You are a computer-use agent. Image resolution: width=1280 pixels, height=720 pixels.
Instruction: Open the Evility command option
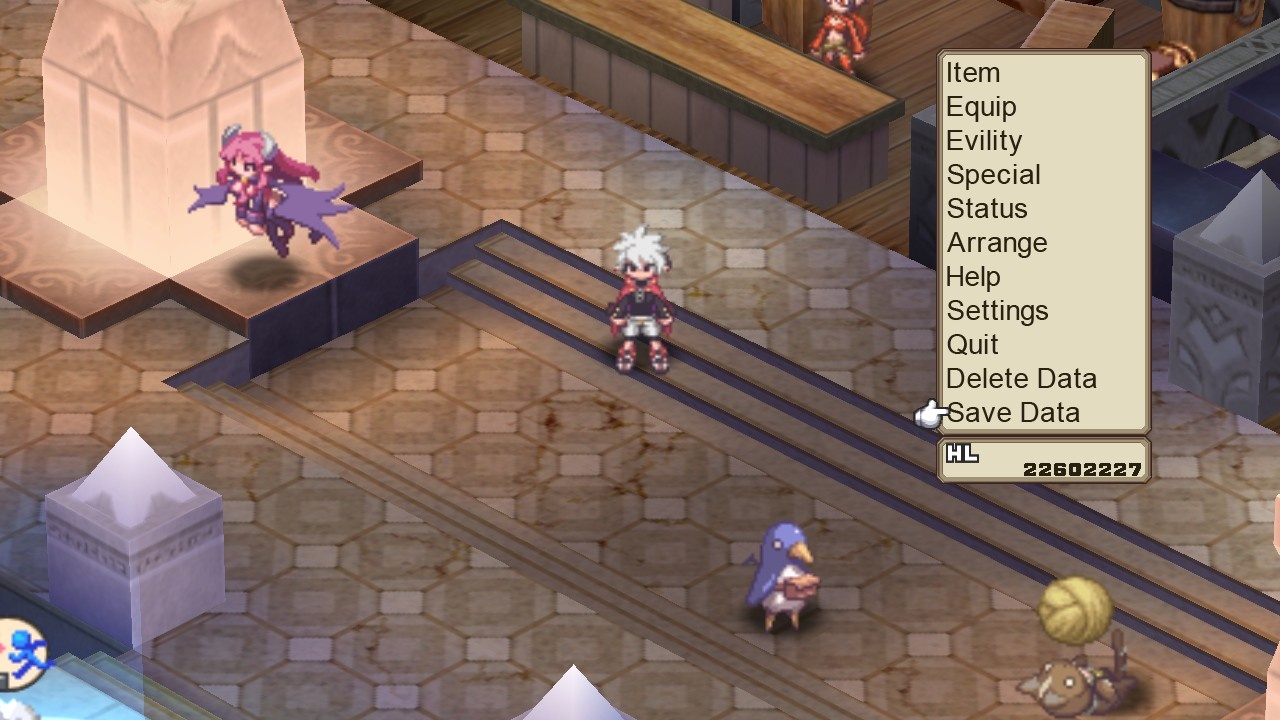pos(984,141)
